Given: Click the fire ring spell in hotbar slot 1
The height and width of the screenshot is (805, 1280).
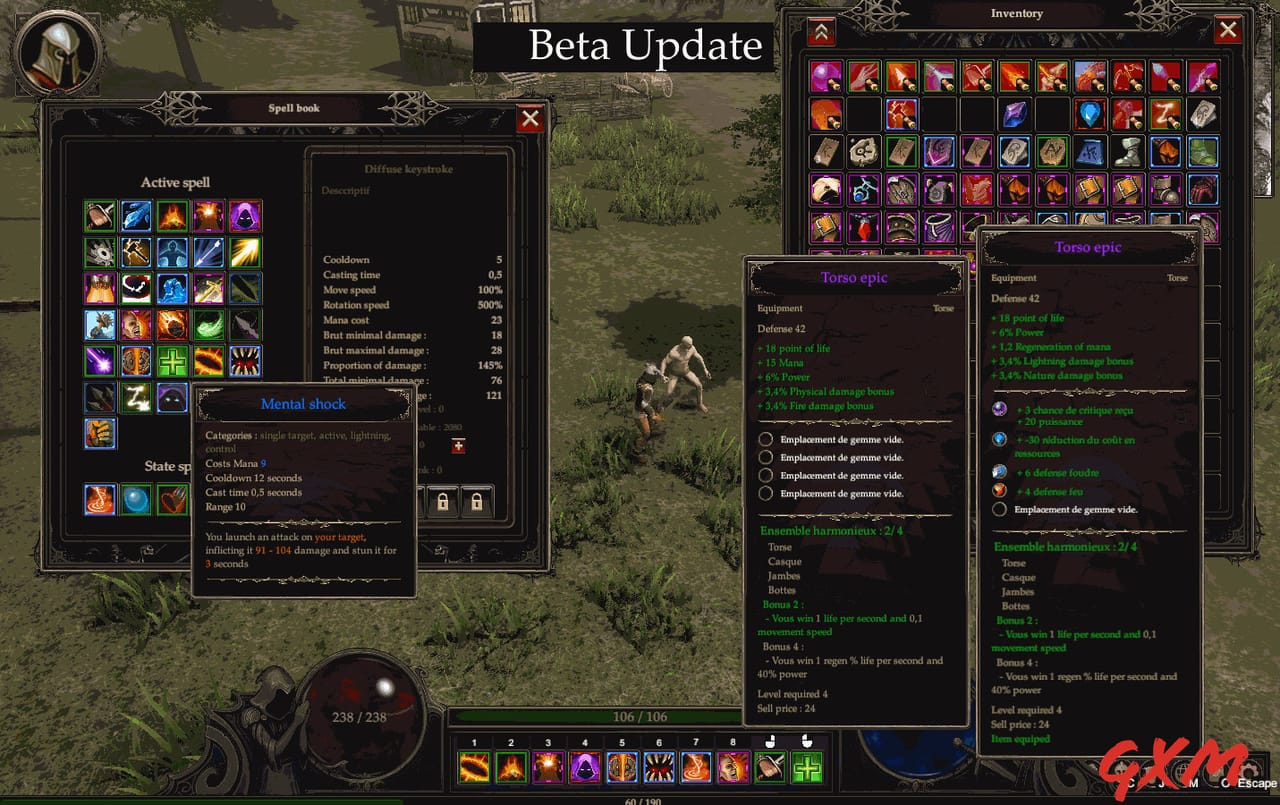Looking at the screenshot, I should pos(473,767).
